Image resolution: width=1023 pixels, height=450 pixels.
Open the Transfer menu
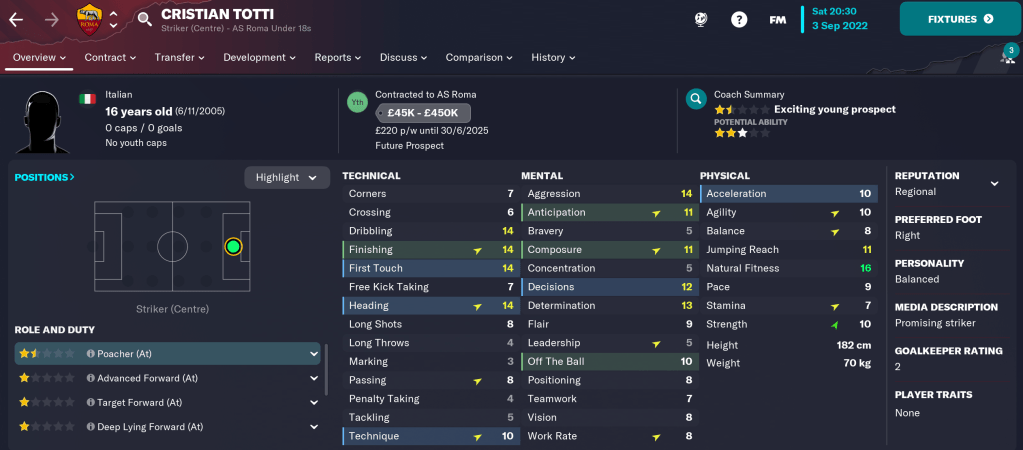(x=180, y=58)
